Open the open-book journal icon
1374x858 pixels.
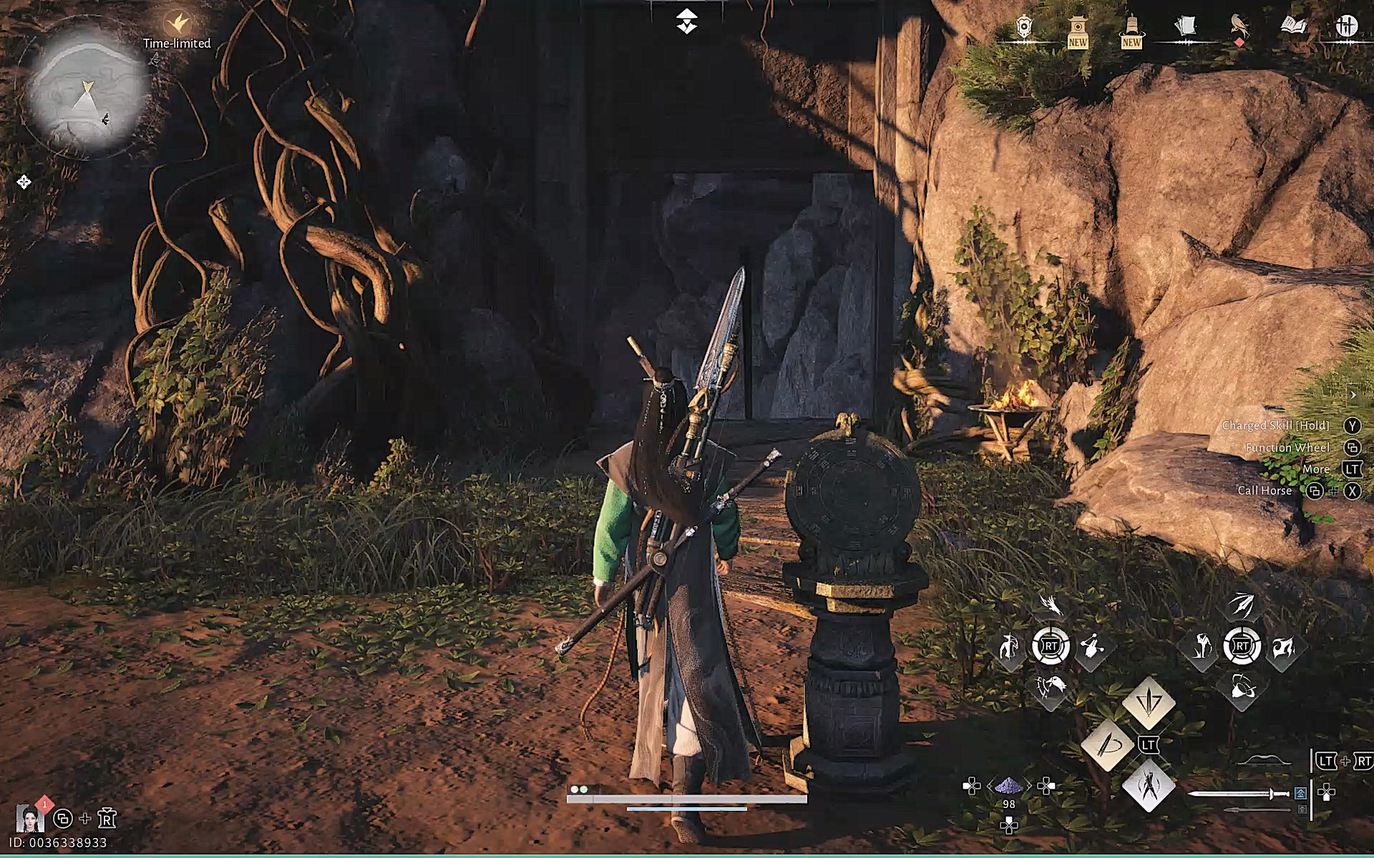click(1294, 26)
